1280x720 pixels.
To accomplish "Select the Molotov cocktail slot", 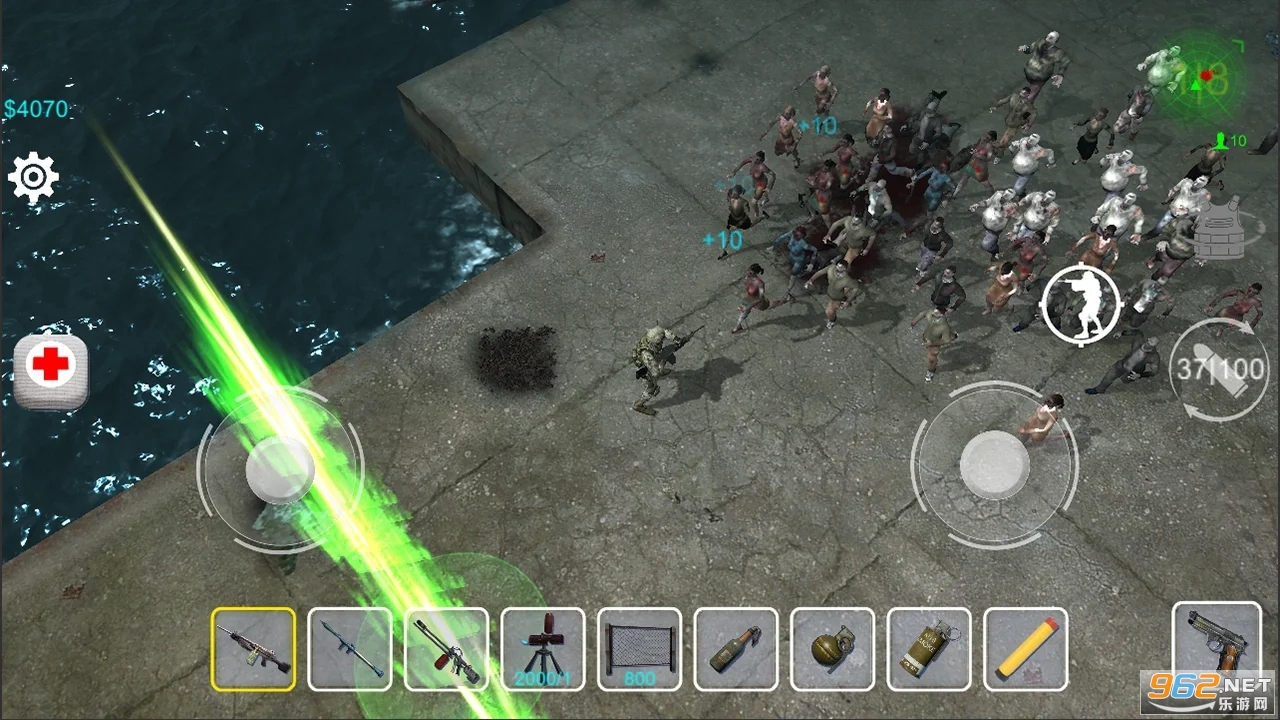I will (736, 649).
